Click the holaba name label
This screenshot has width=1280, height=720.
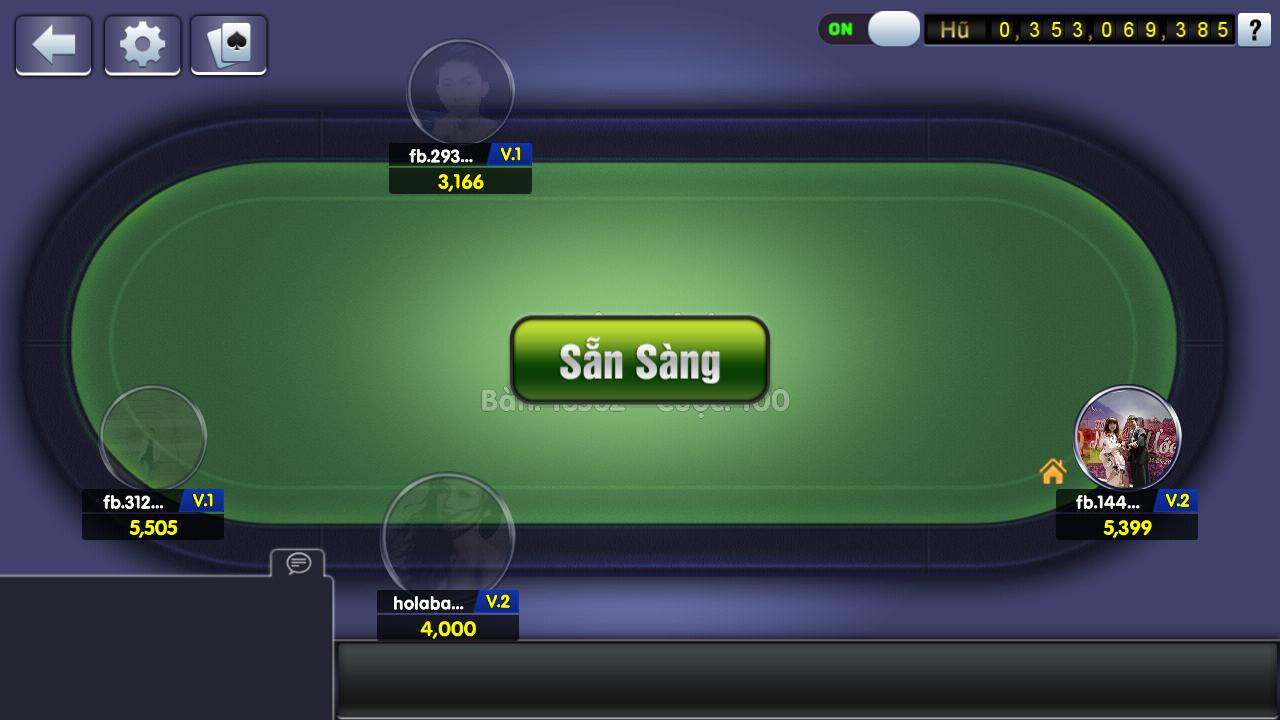tap(428, 601)
